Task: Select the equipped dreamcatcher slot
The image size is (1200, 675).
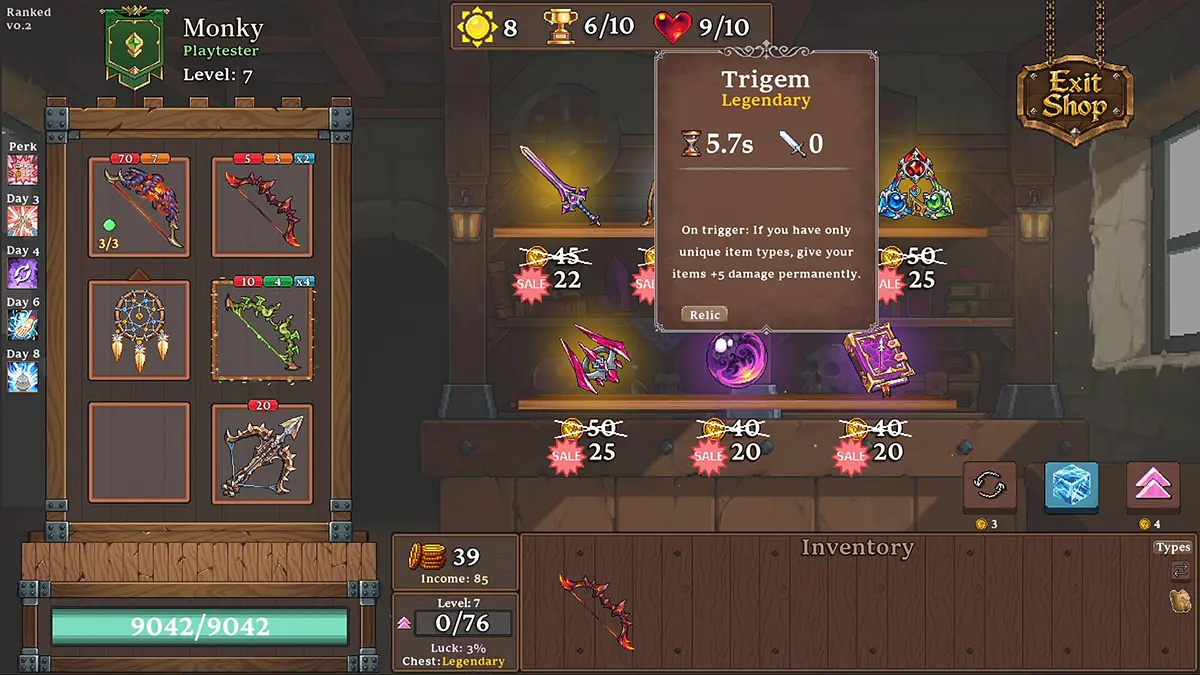Action: click(139, 330)
